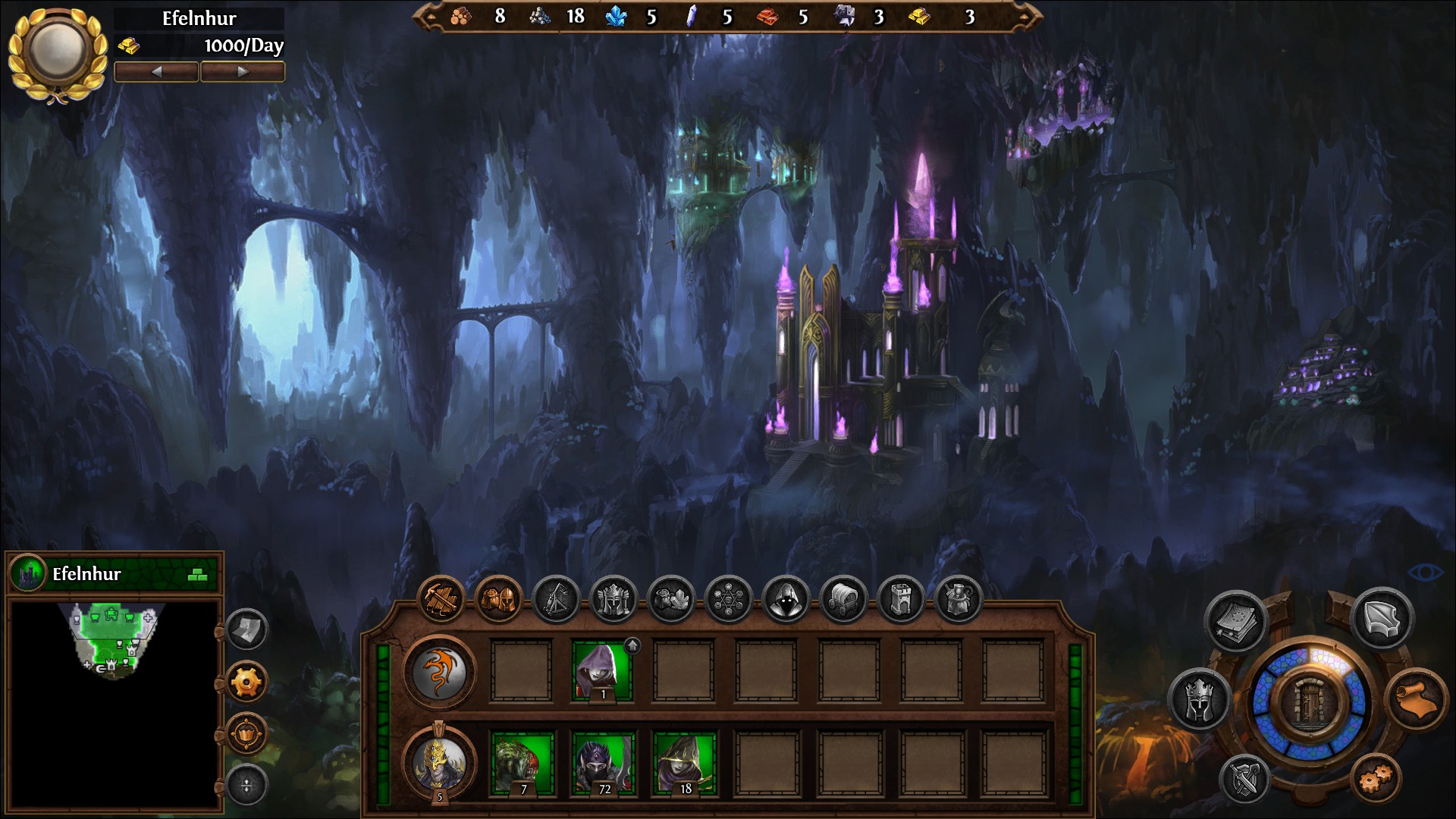Select the hero's stack of 7 troglodytes

(x=522, y=763)
